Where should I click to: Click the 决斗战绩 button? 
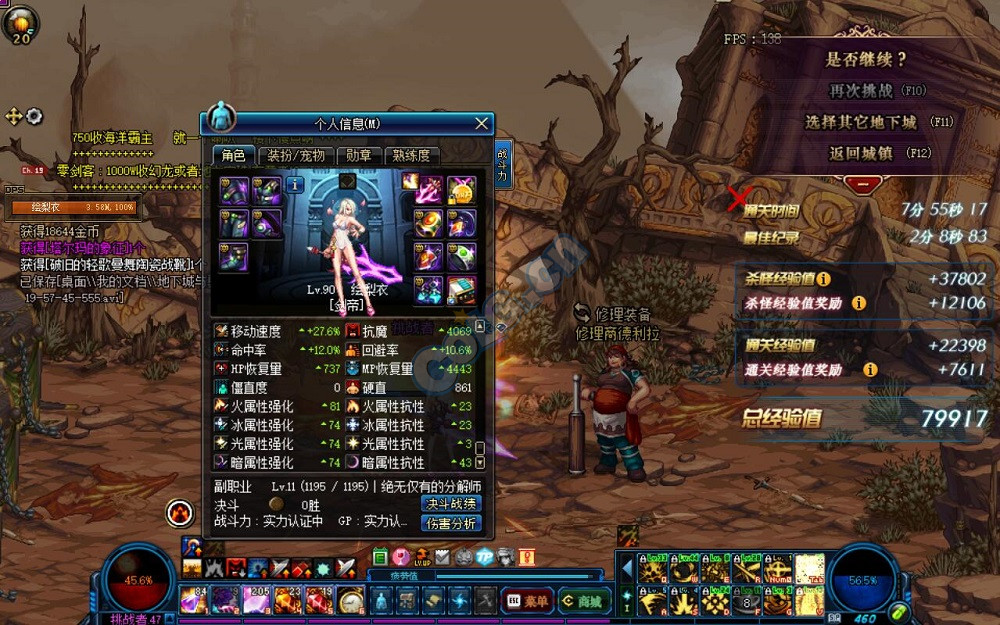coord(451,503)
